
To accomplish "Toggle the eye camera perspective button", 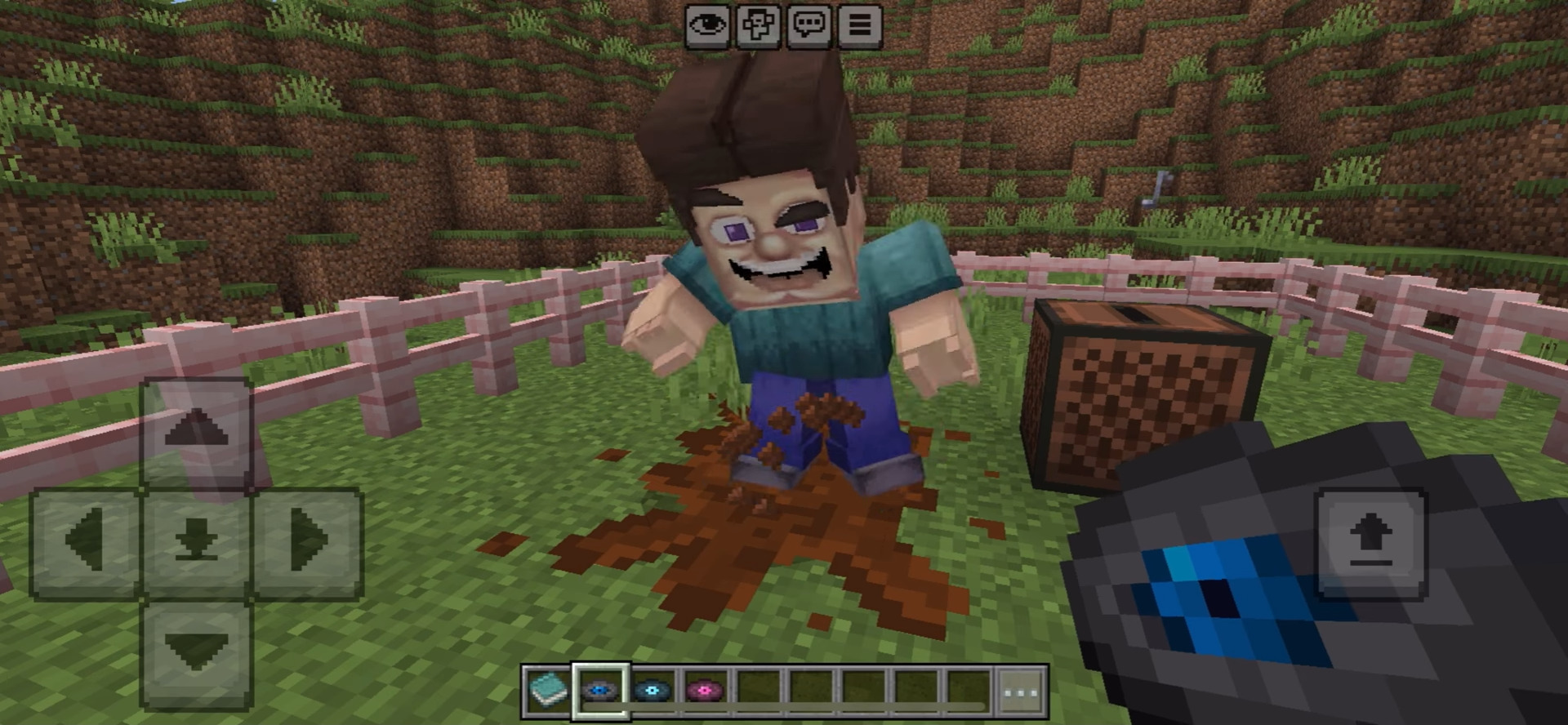I will click(x=707, y=25).
